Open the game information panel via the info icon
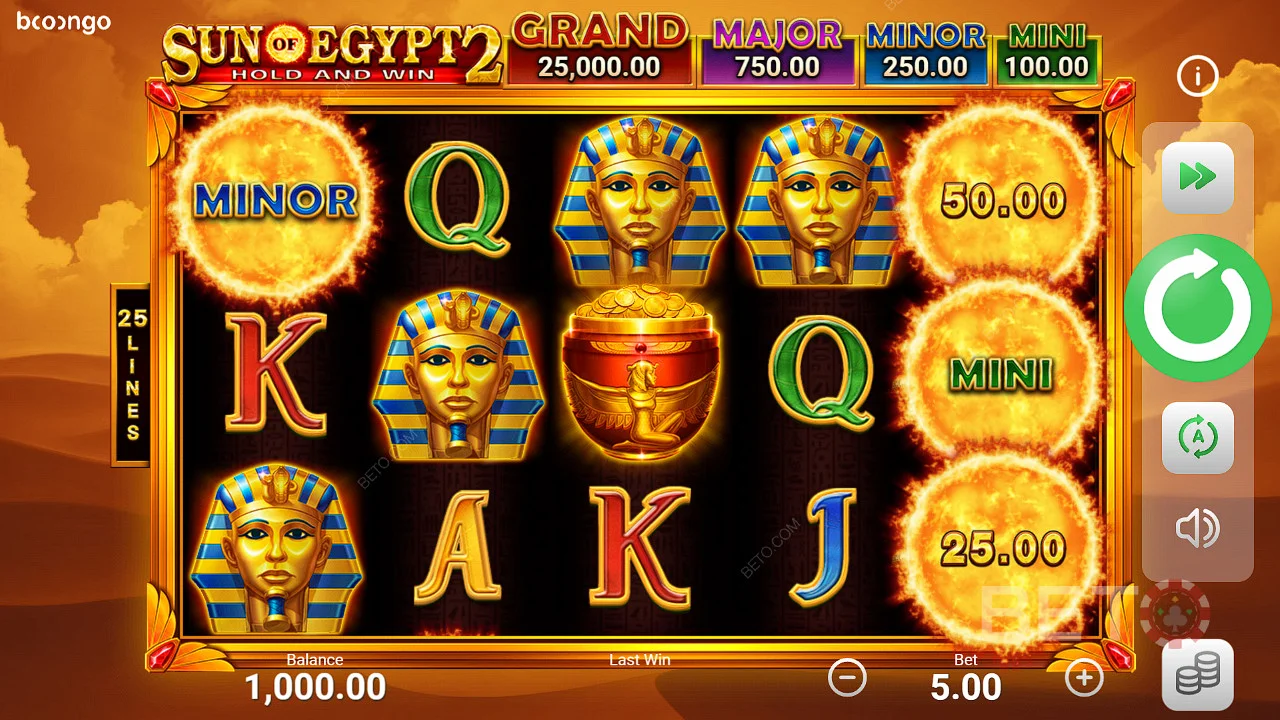 [x=1197, y=76]
